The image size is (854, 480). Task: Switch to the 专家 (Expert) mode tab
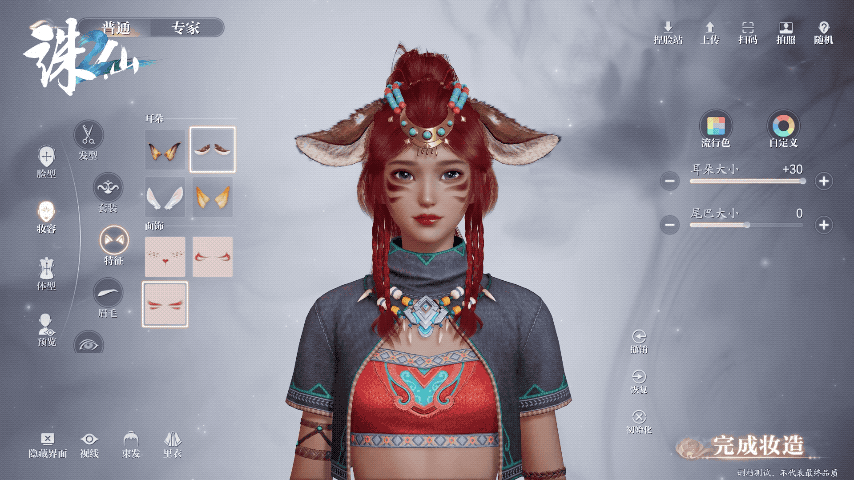tap(185, 28)
